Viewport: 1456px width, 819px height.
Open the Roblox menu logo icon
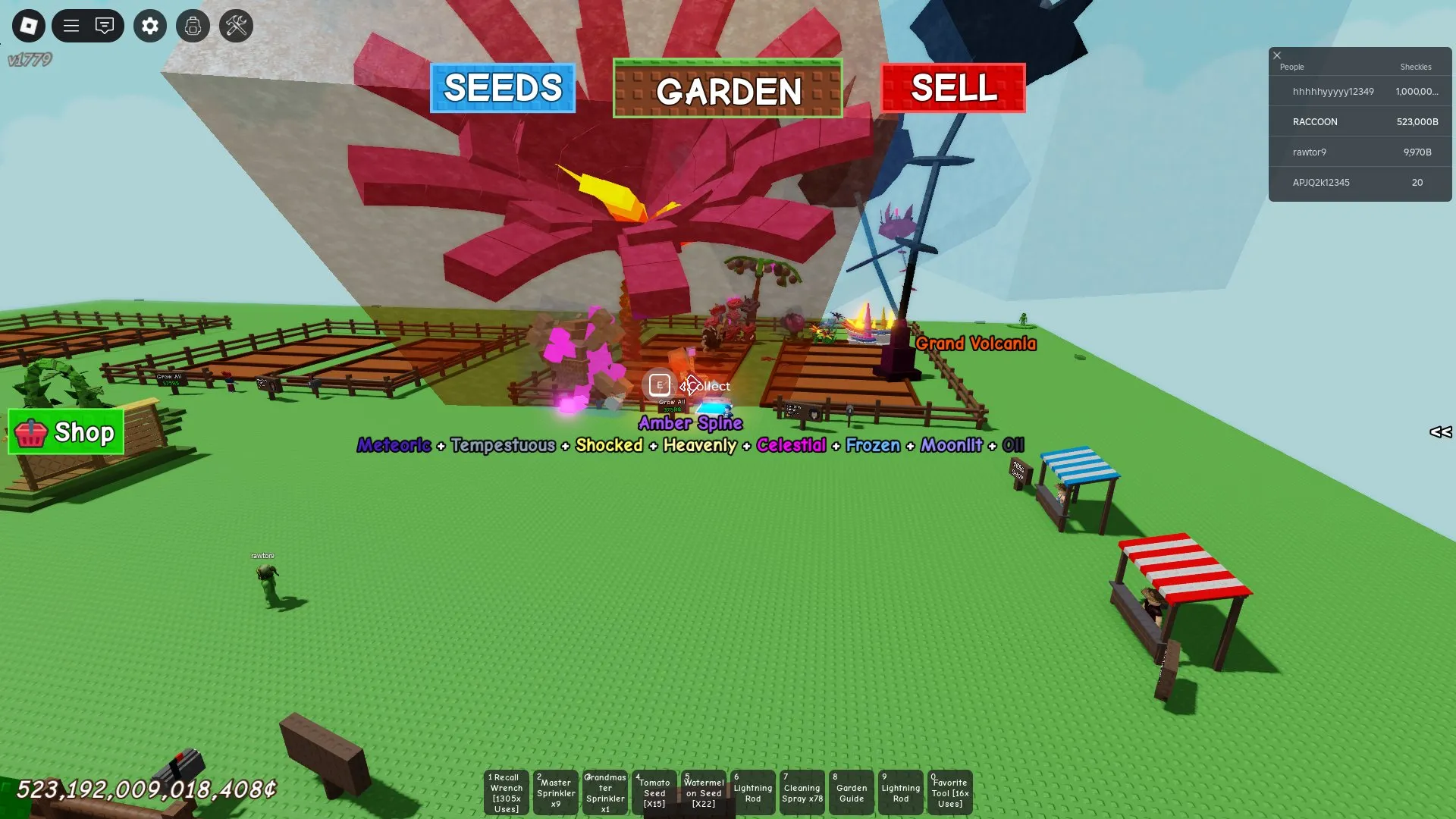tap(28, 26)
